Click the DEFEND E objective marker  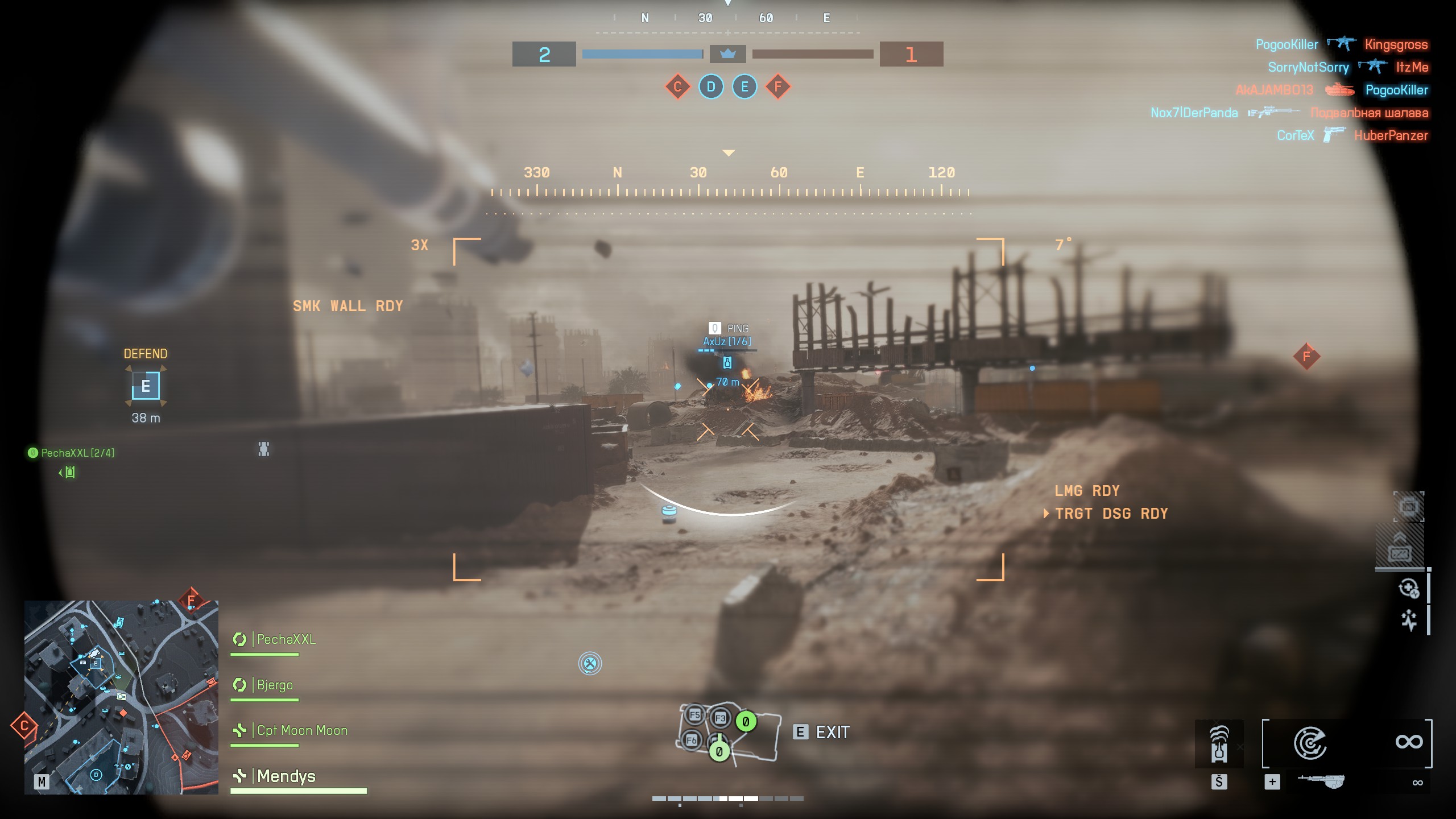pos(146,386)
